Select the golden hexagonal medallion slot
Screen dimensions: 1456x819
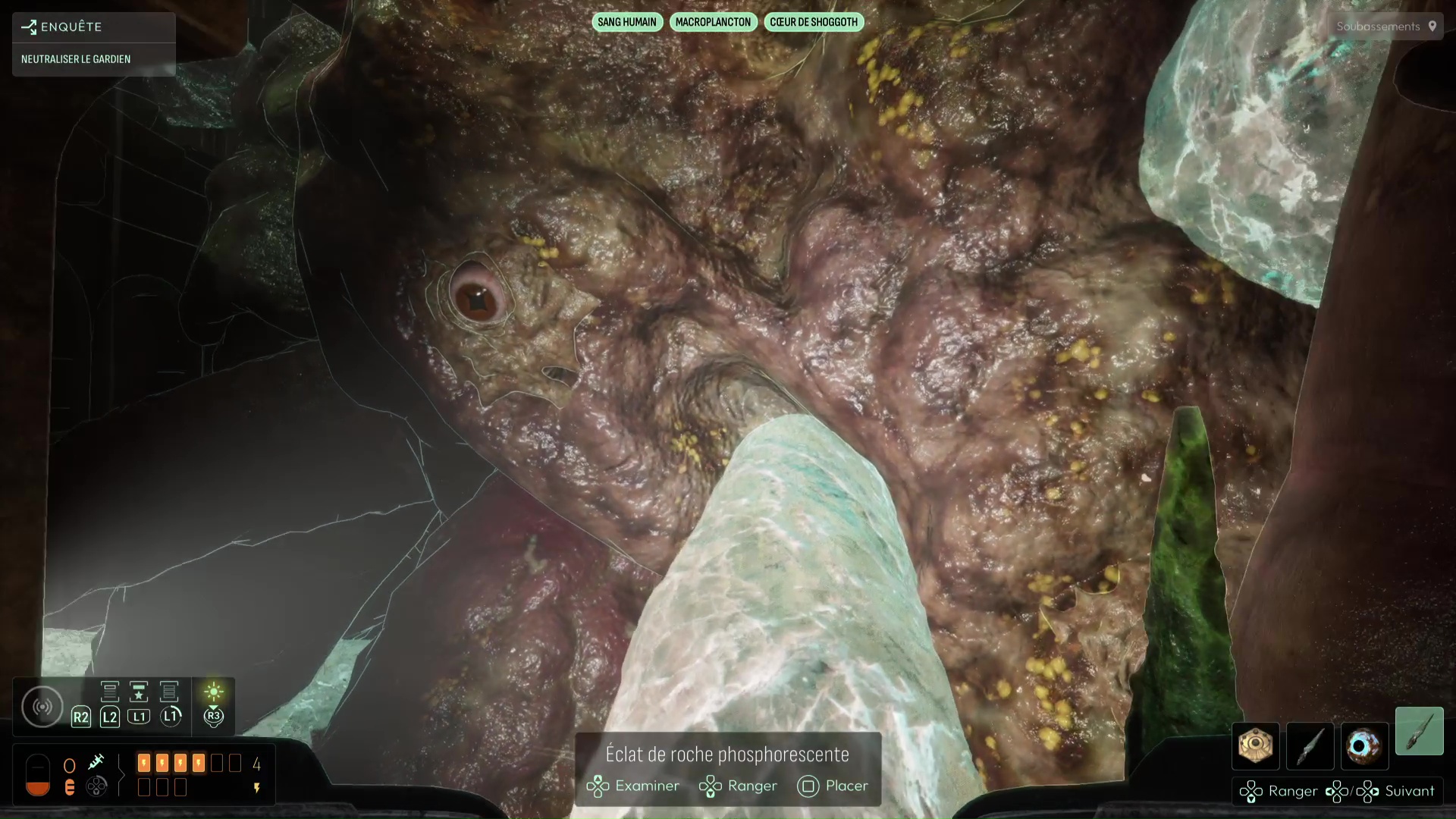click(1255, 745)
